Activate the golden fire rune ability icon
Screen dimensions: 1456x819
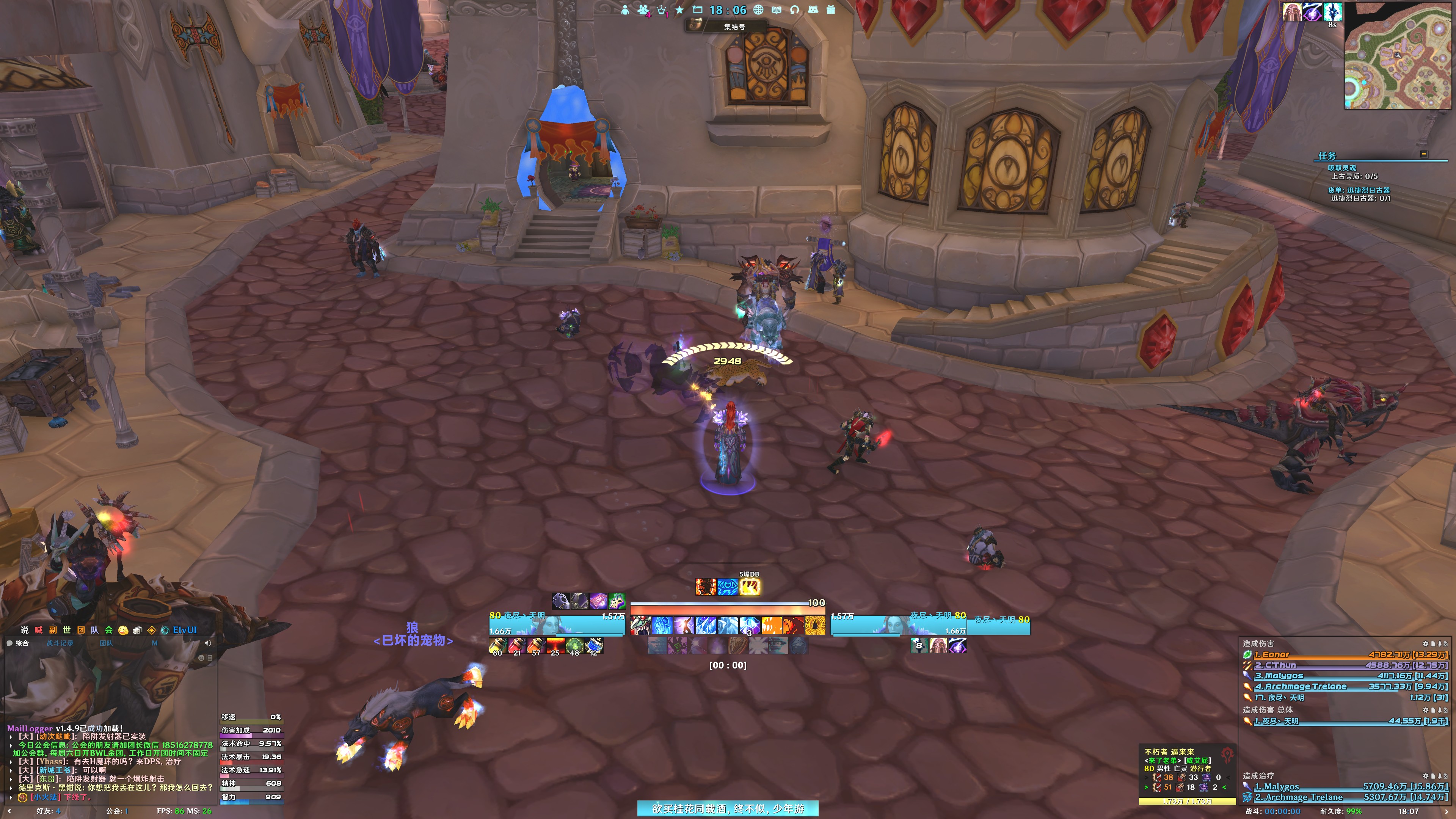815,625
